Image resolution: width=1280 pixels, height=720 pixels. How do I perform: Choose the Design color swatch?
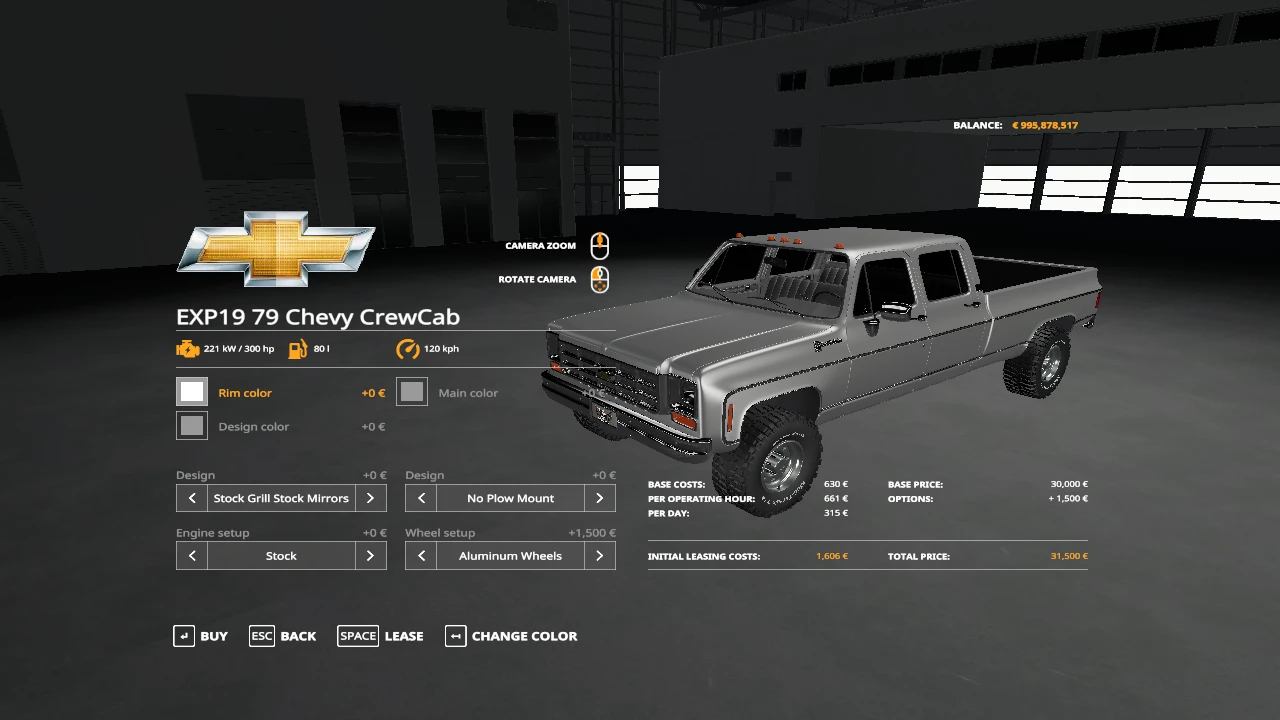tap(192, 426)
